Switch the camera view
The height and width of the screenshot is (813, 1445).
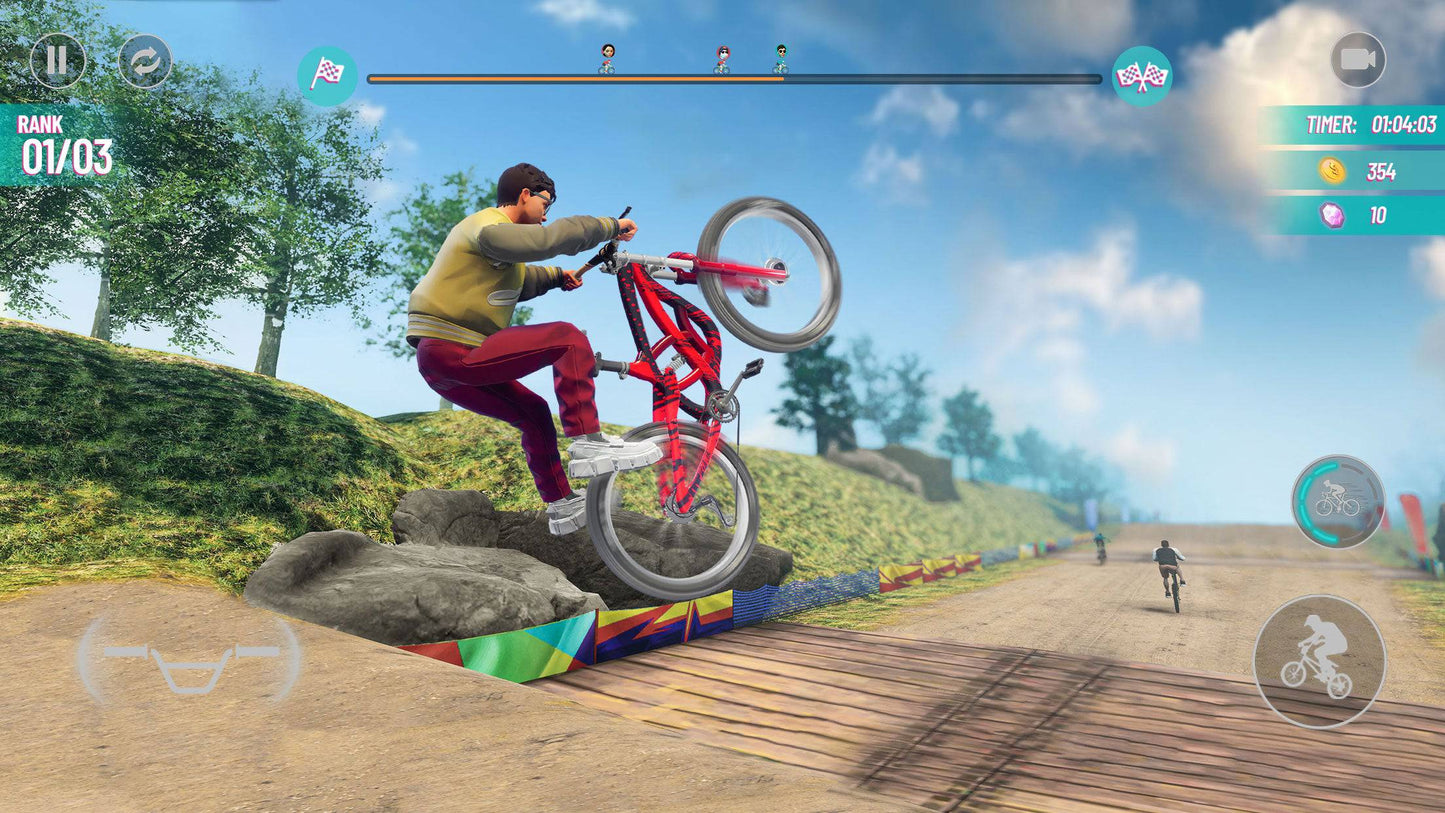click(1358, 60)
